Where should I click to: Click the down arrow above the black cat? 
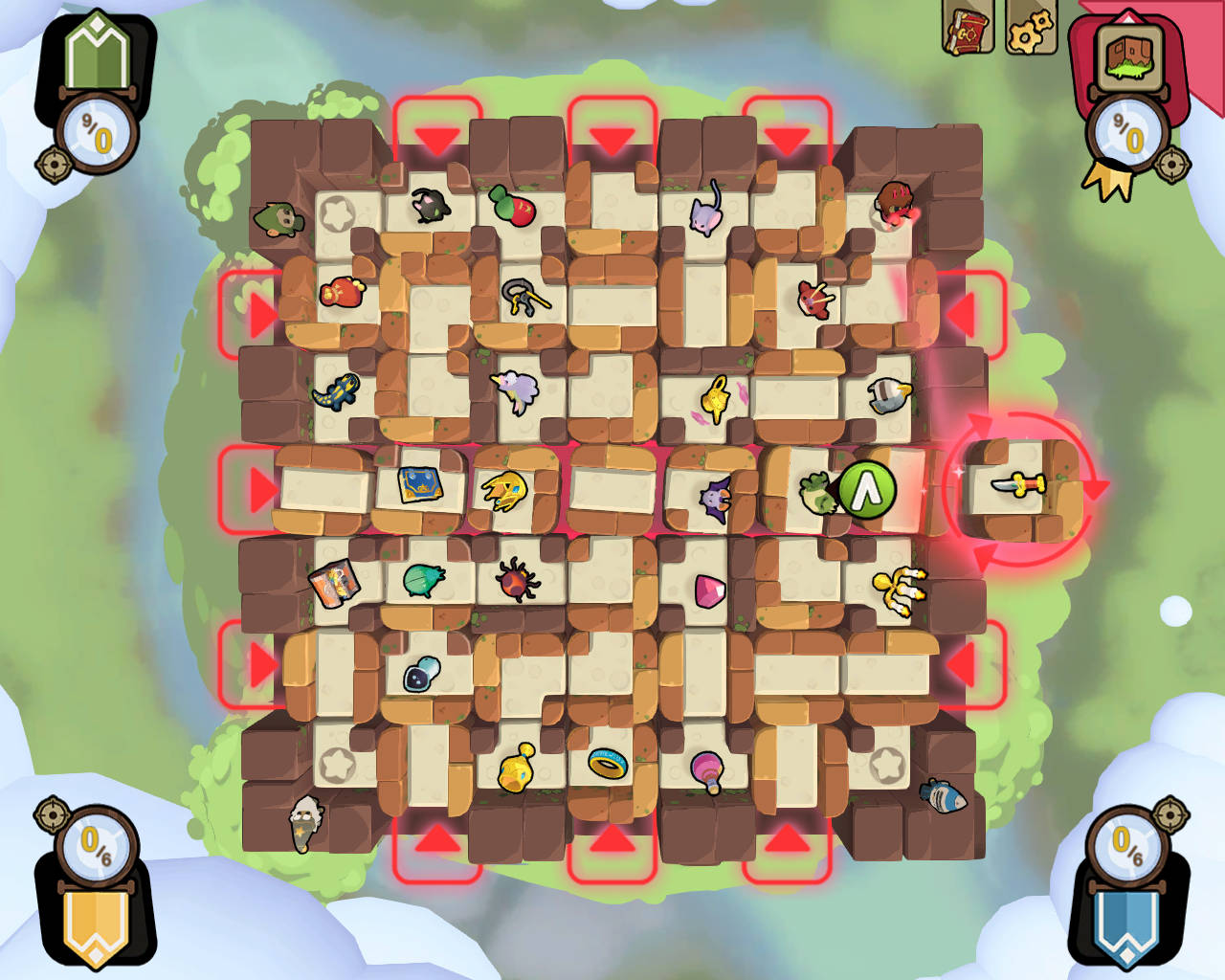[x=437, y=141]
